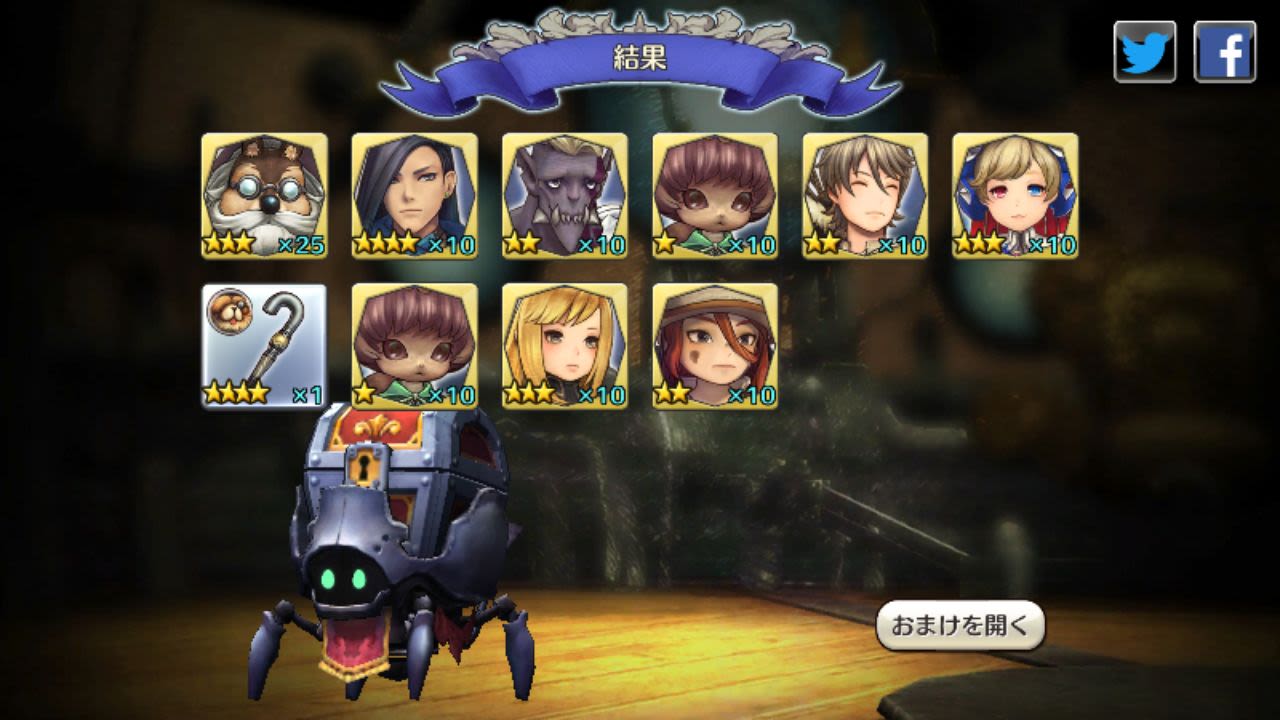Choose the dark-haired man character tile
This screenshot has width=1280, height=720.
[414, 196]
